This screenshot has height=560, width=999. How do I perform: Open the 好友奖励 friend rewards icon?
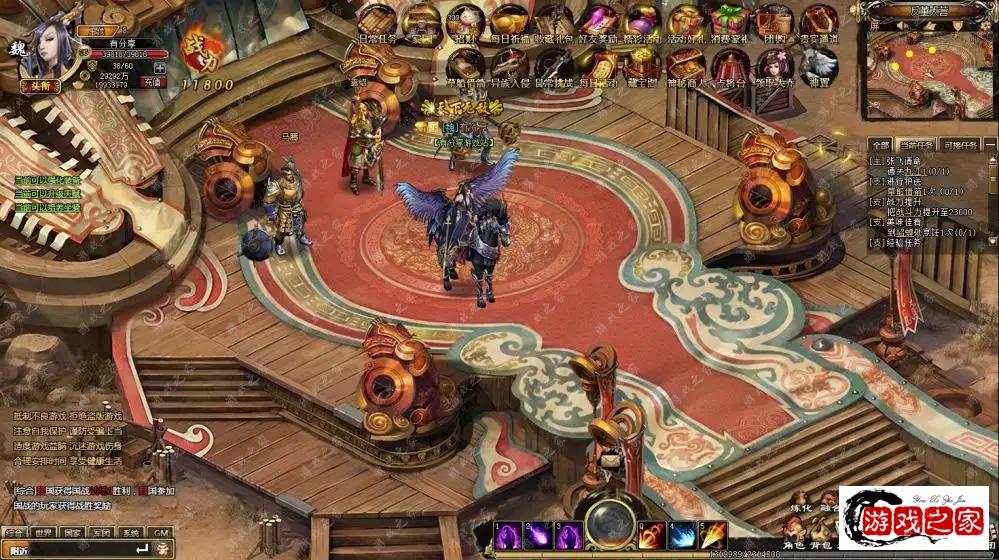pyautogui.click(x=598, y=21)
